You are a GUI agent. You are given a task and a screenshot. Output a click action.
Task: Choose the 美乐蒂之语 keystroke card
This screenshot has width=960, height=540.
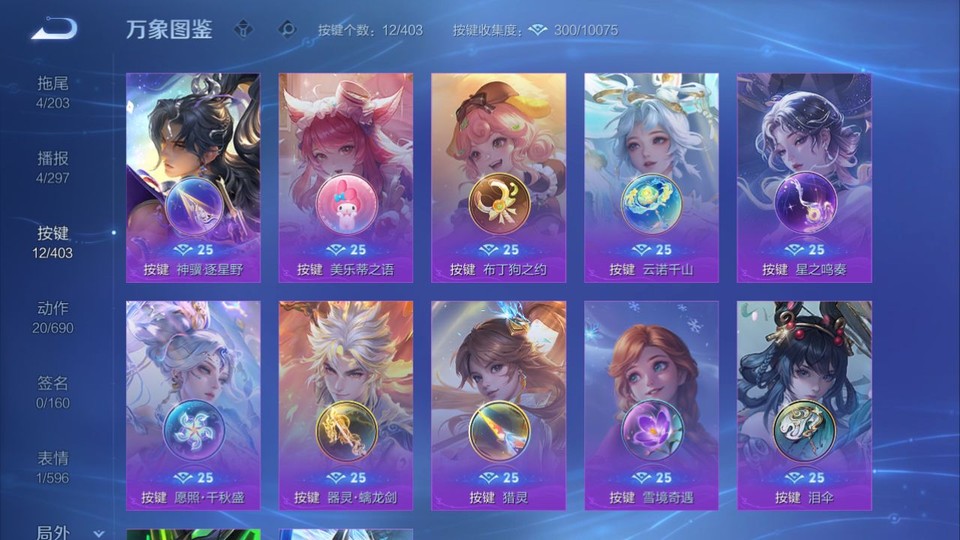coord(346,178)
